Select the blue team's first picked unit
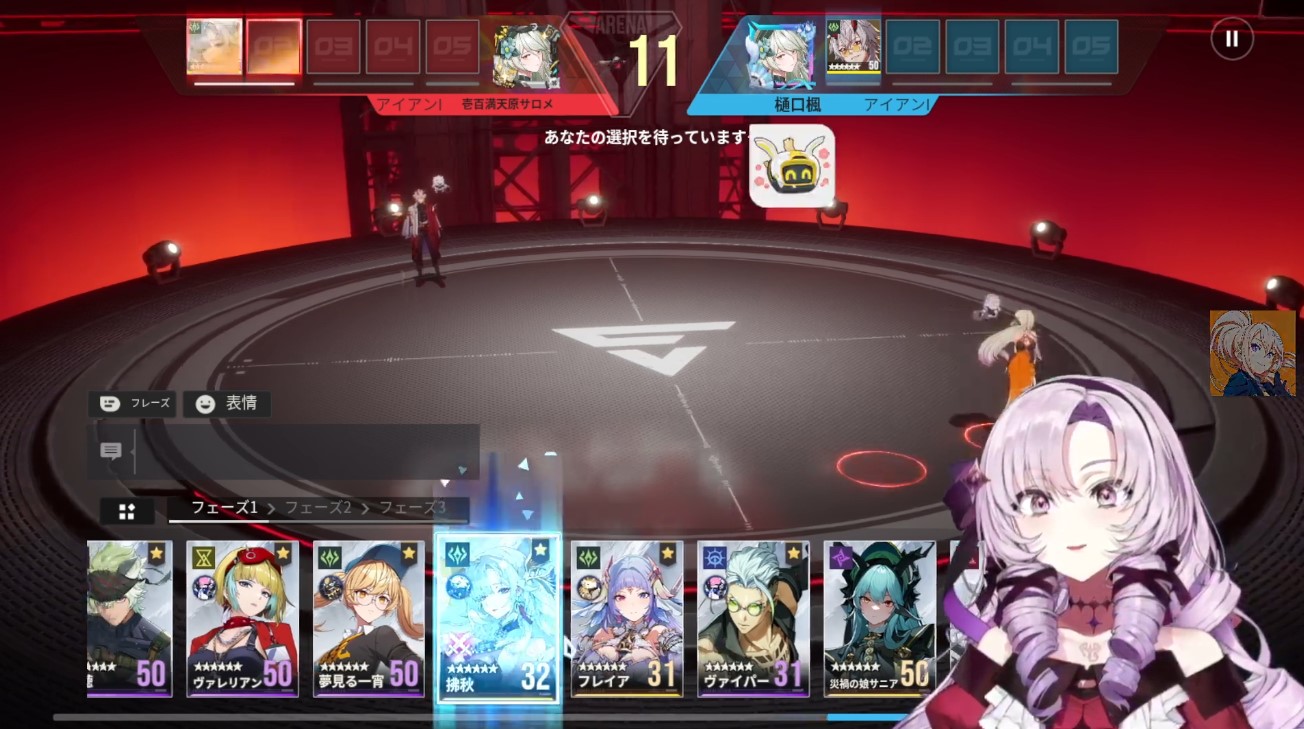Viewport: 1304px width, 729px height. coord(853,47)
